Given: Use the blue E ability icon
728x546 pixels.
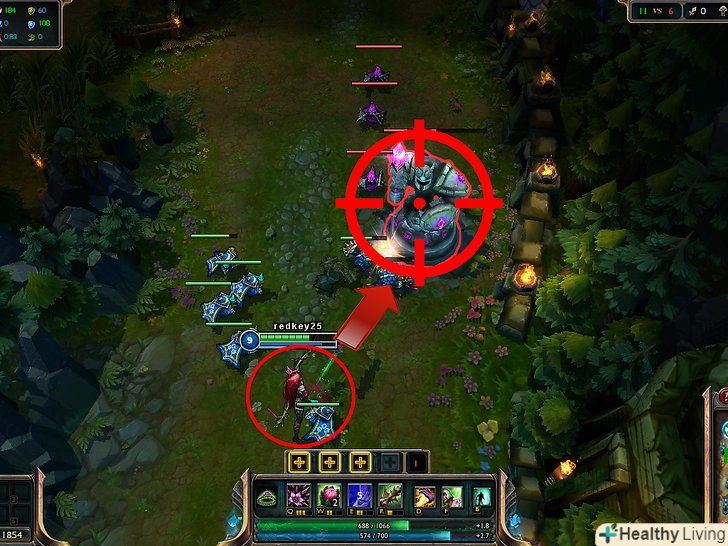Looking at the screenshot, I should tap(360, 496).
